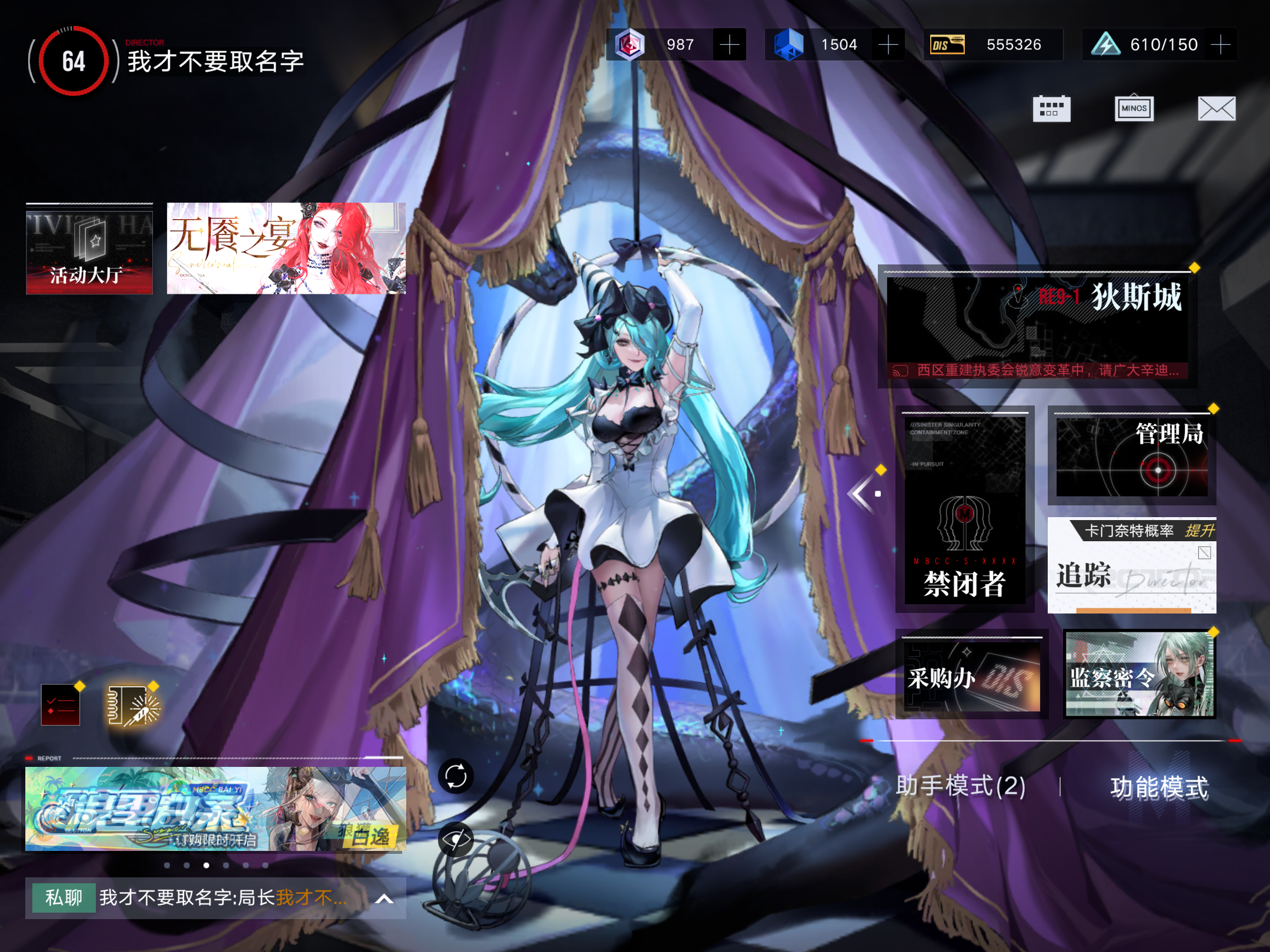
Task: Add stamina with the plus button
Action: tap(1221, 44)
